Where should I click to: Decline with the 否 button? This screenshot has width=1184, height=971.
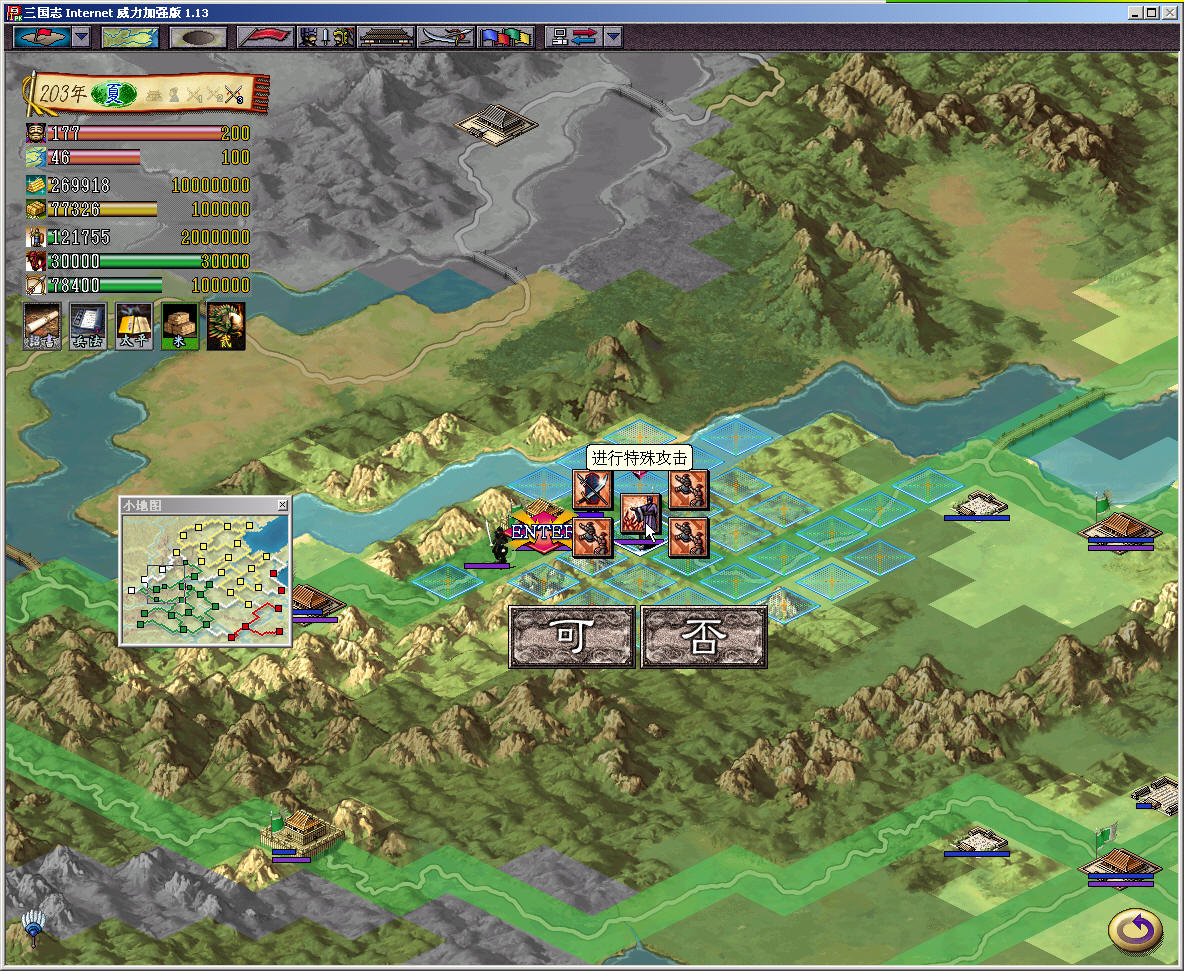[703, 636]
